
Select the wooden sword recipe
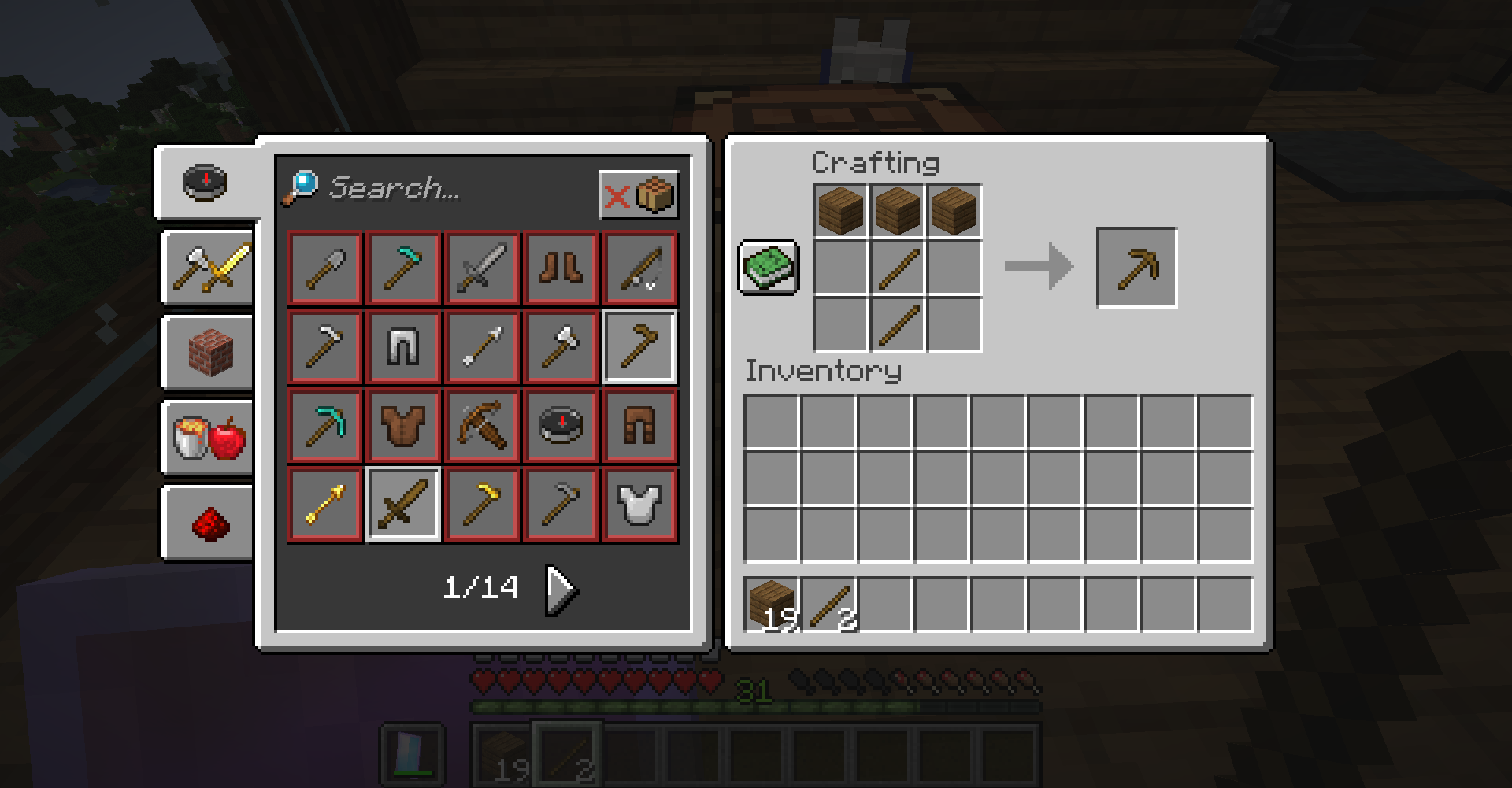403,504
